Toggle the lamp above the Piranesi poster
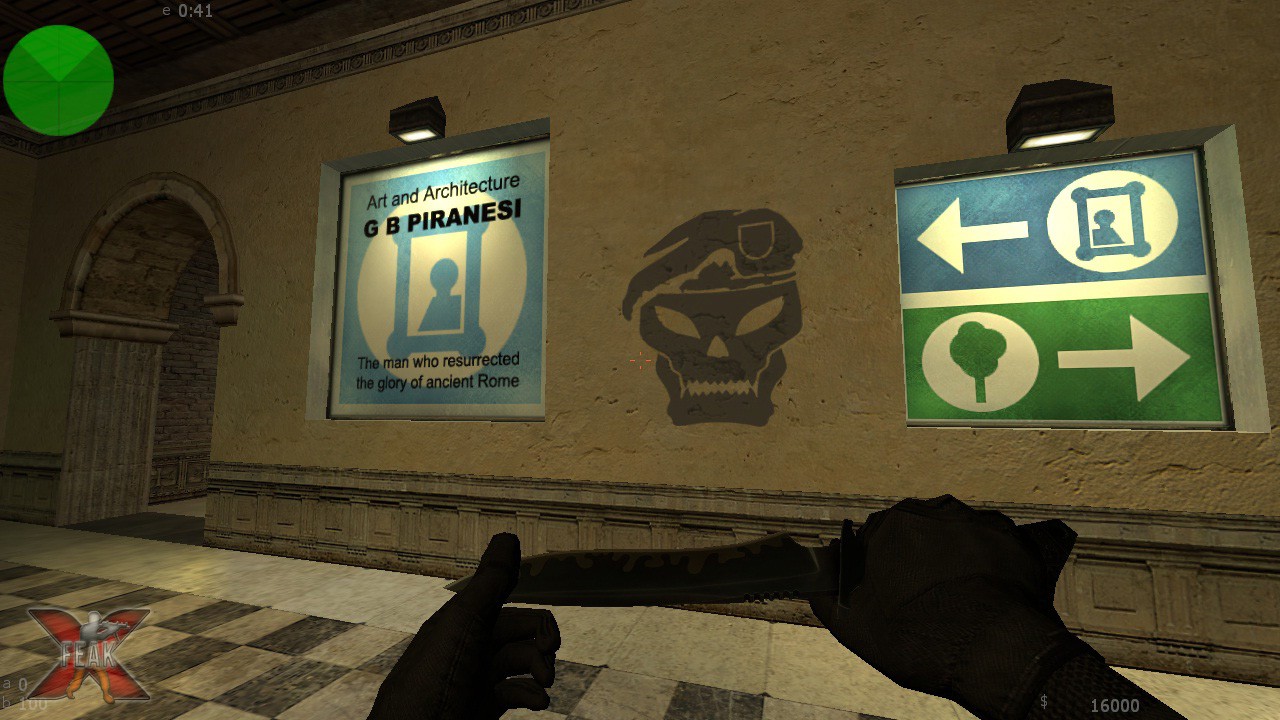Viewport: 1280px width, 720px height. pos(415,120)
